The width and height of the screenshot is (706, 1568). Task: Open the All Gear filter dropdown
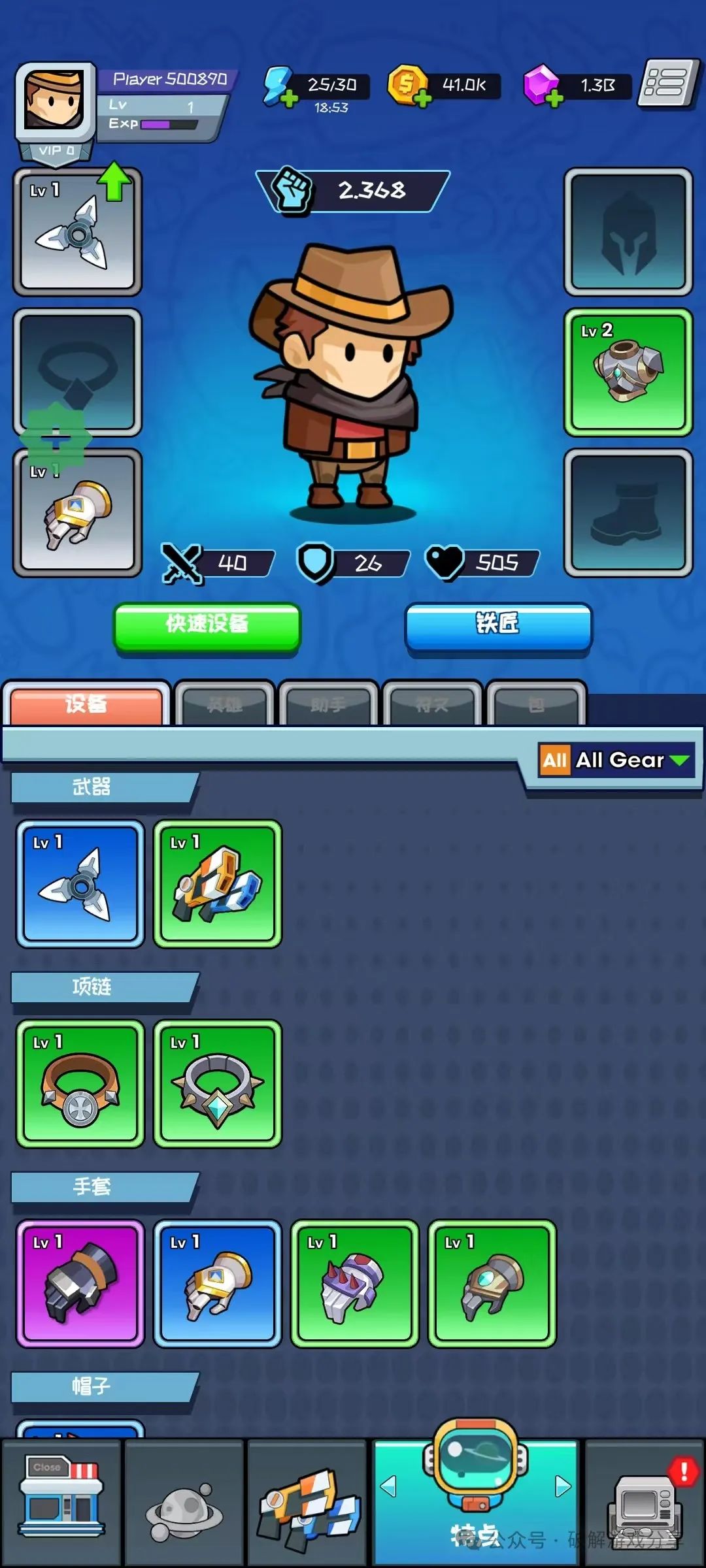[616, 760]
